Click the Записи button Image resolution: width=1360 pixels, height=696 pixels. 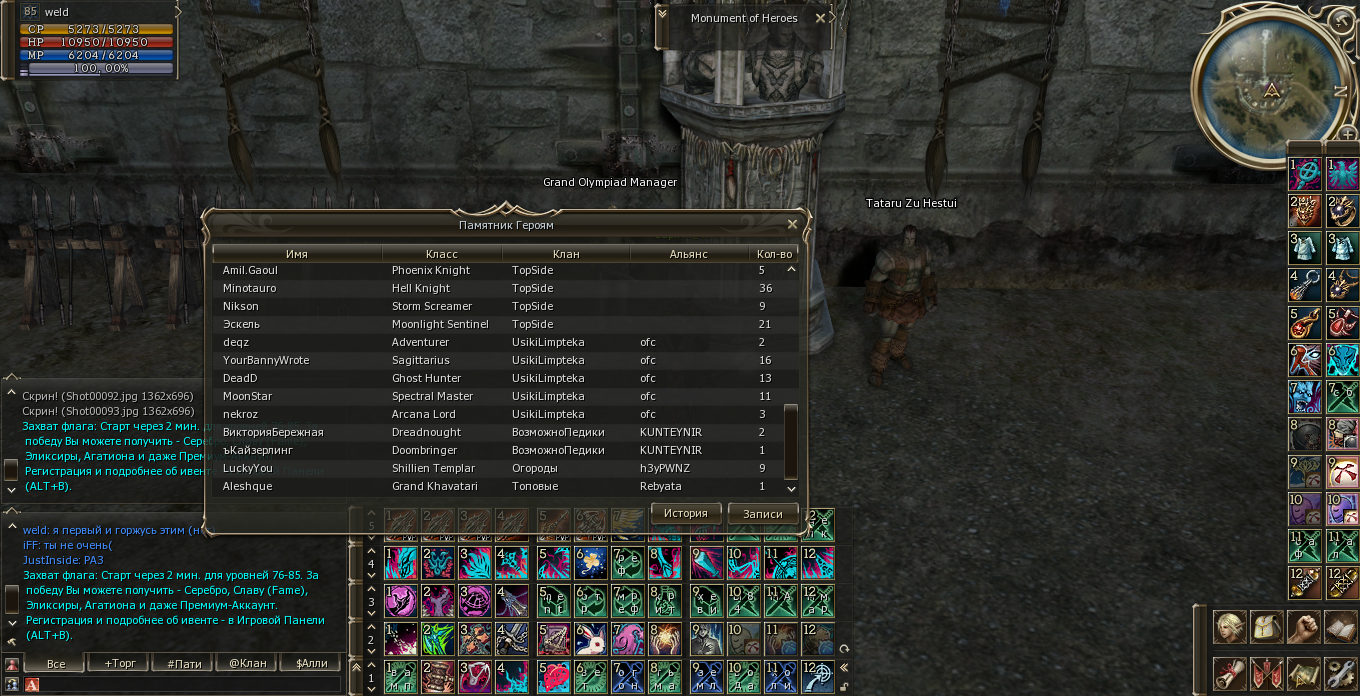pyautogui.click(x=762, y=513)
